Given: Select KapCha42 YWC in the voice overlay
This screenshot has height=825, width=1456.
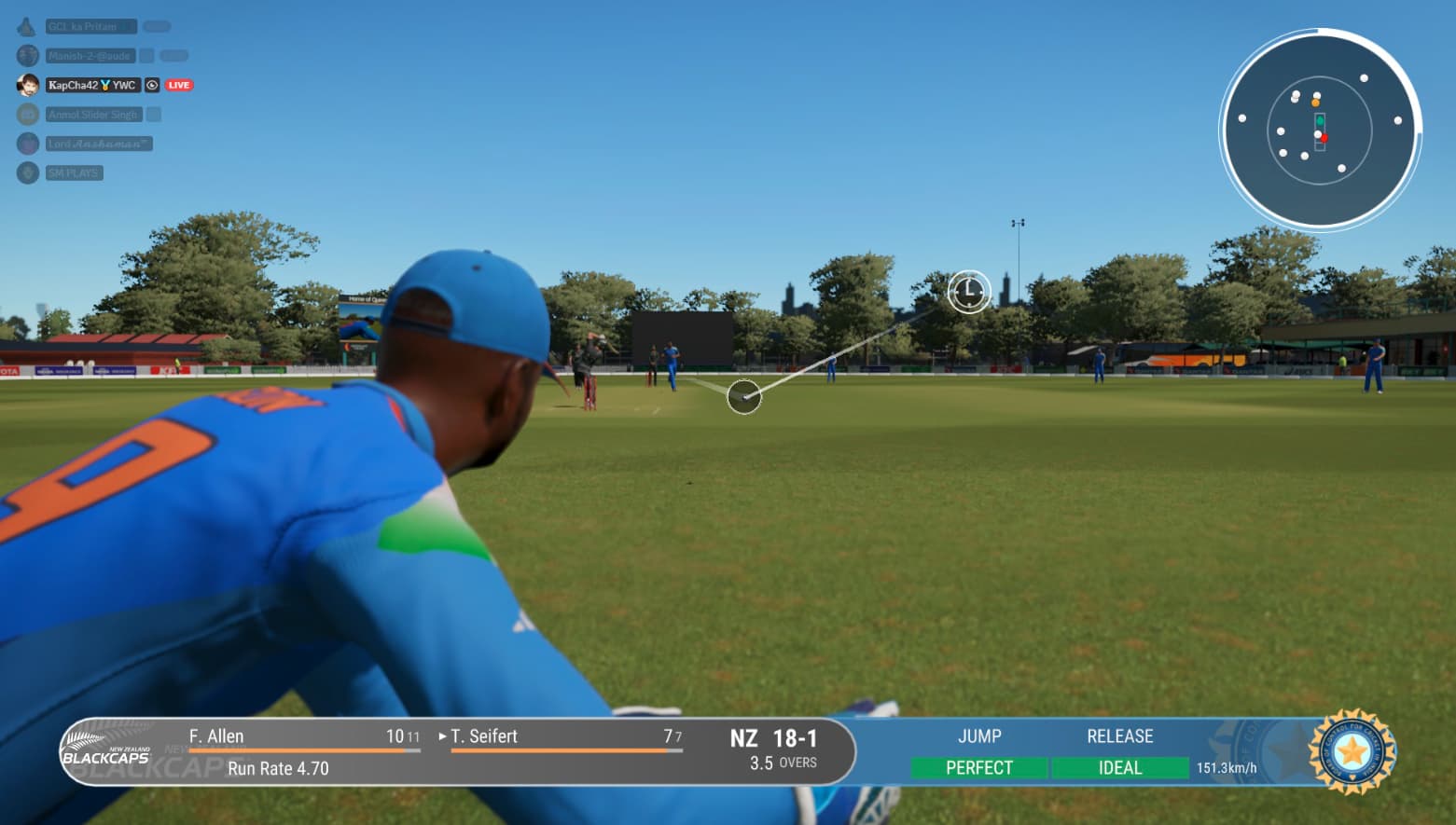Looking at the screenshot, I should [x=92, y=85].
